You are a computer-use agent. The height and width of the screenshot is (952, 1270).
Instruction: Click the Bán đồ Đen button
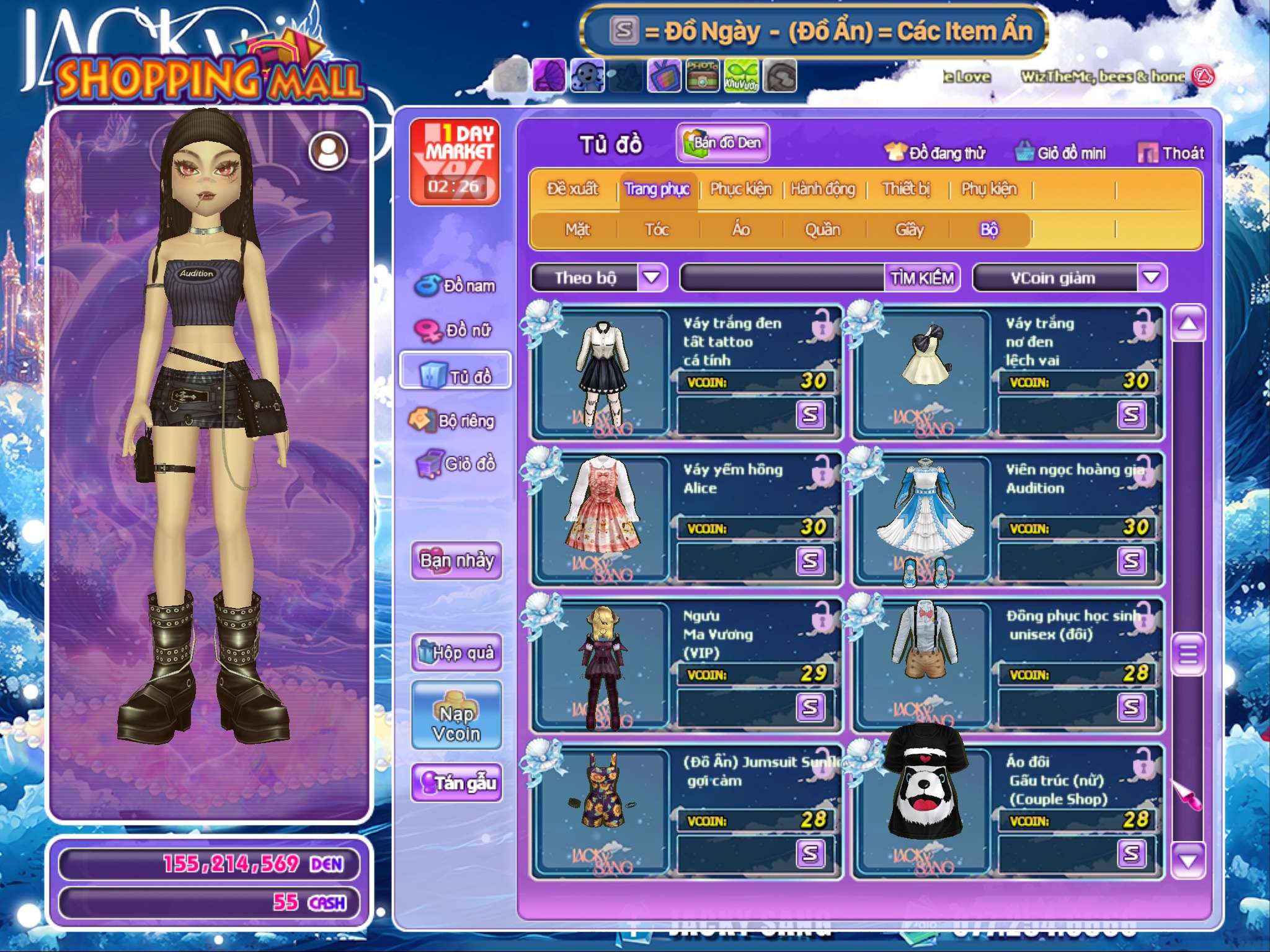(723, 143)
